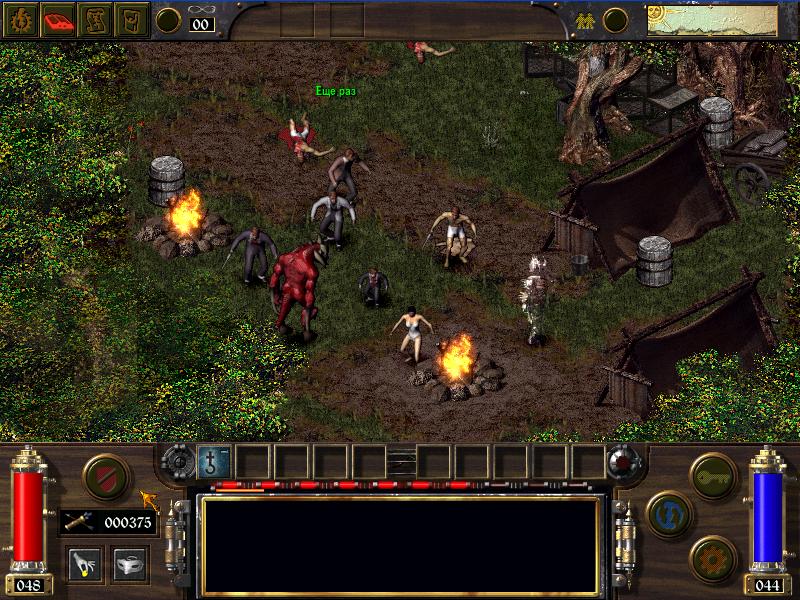Open the quest journal page icon
The image size is (800, 600).
[131, 19]
